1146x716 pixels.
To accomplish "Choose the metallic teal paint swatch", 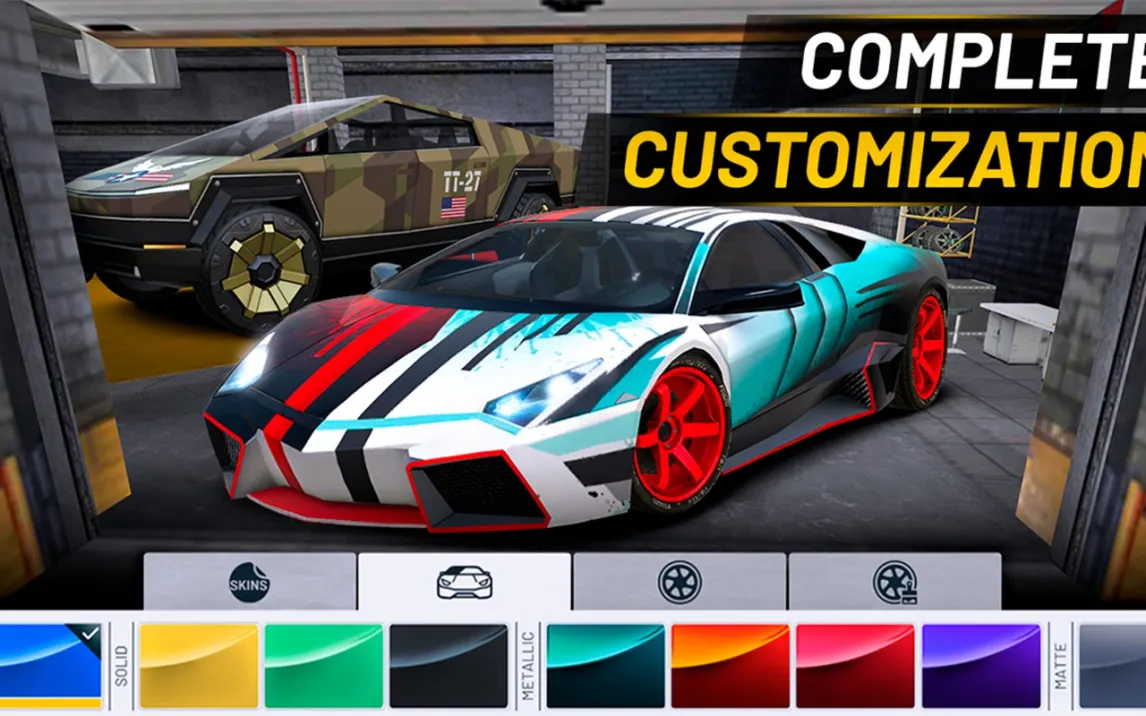I will (605, 665).
